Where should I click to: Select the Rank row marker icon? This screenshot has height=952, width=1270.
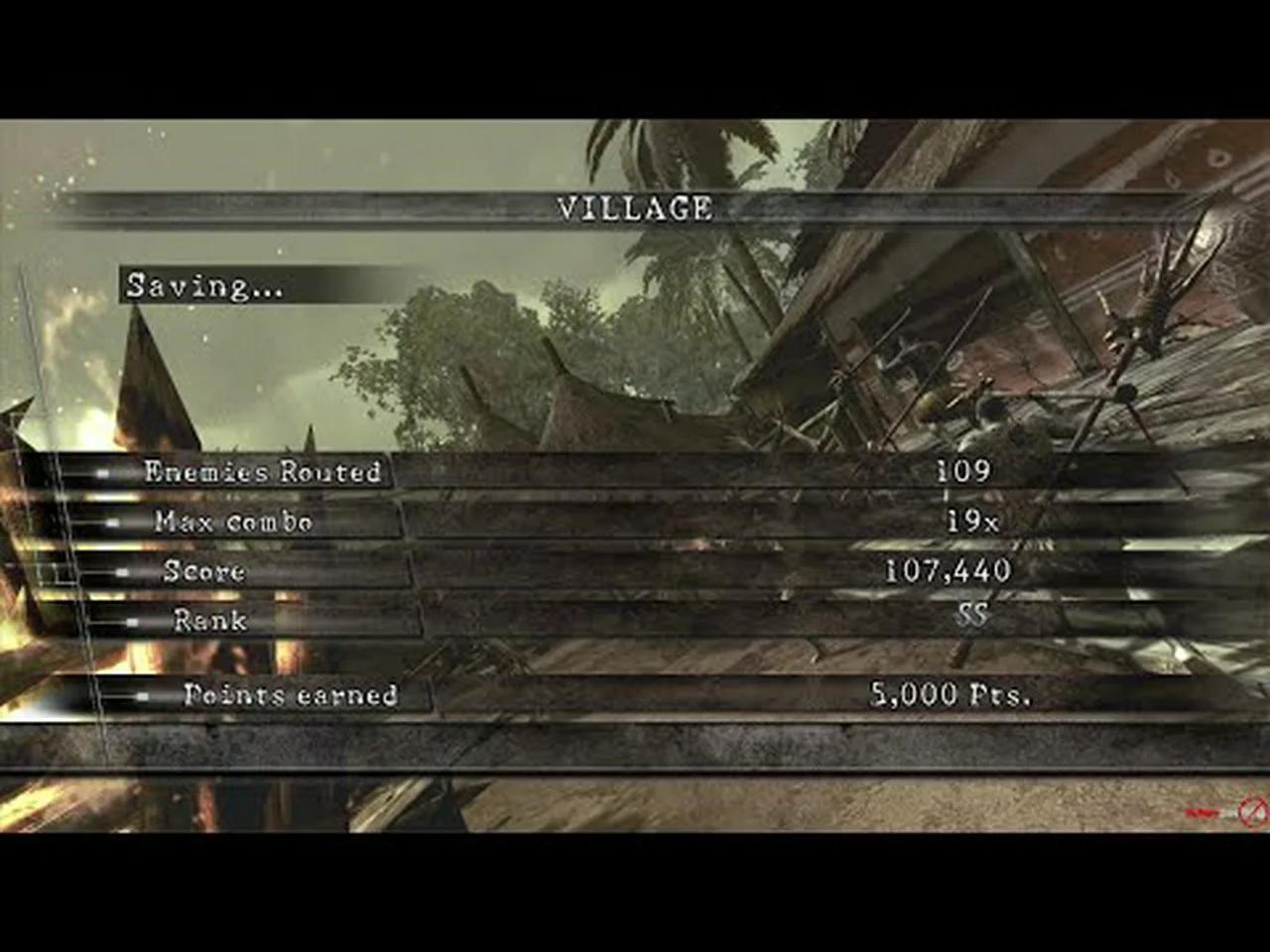[x=134, y=622]
